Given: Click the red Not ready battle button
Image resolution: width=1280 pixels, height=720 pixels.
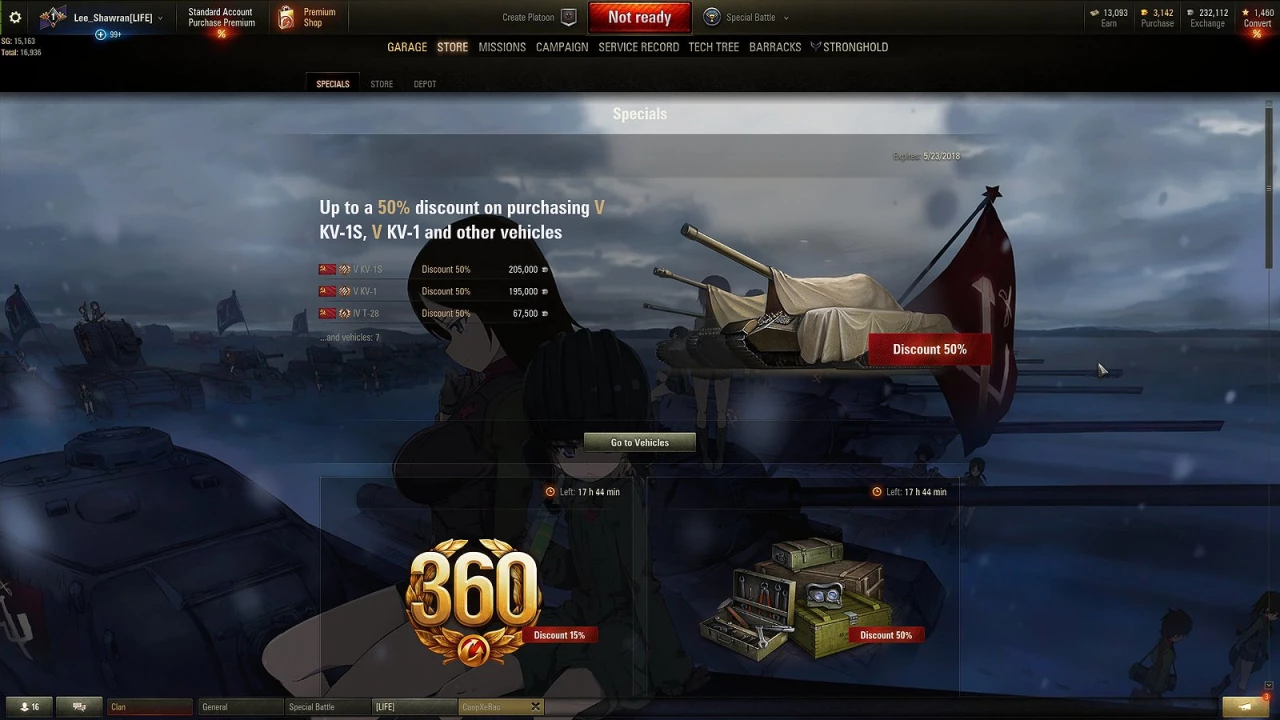Looking at the screenshot, I should (639, 16).
